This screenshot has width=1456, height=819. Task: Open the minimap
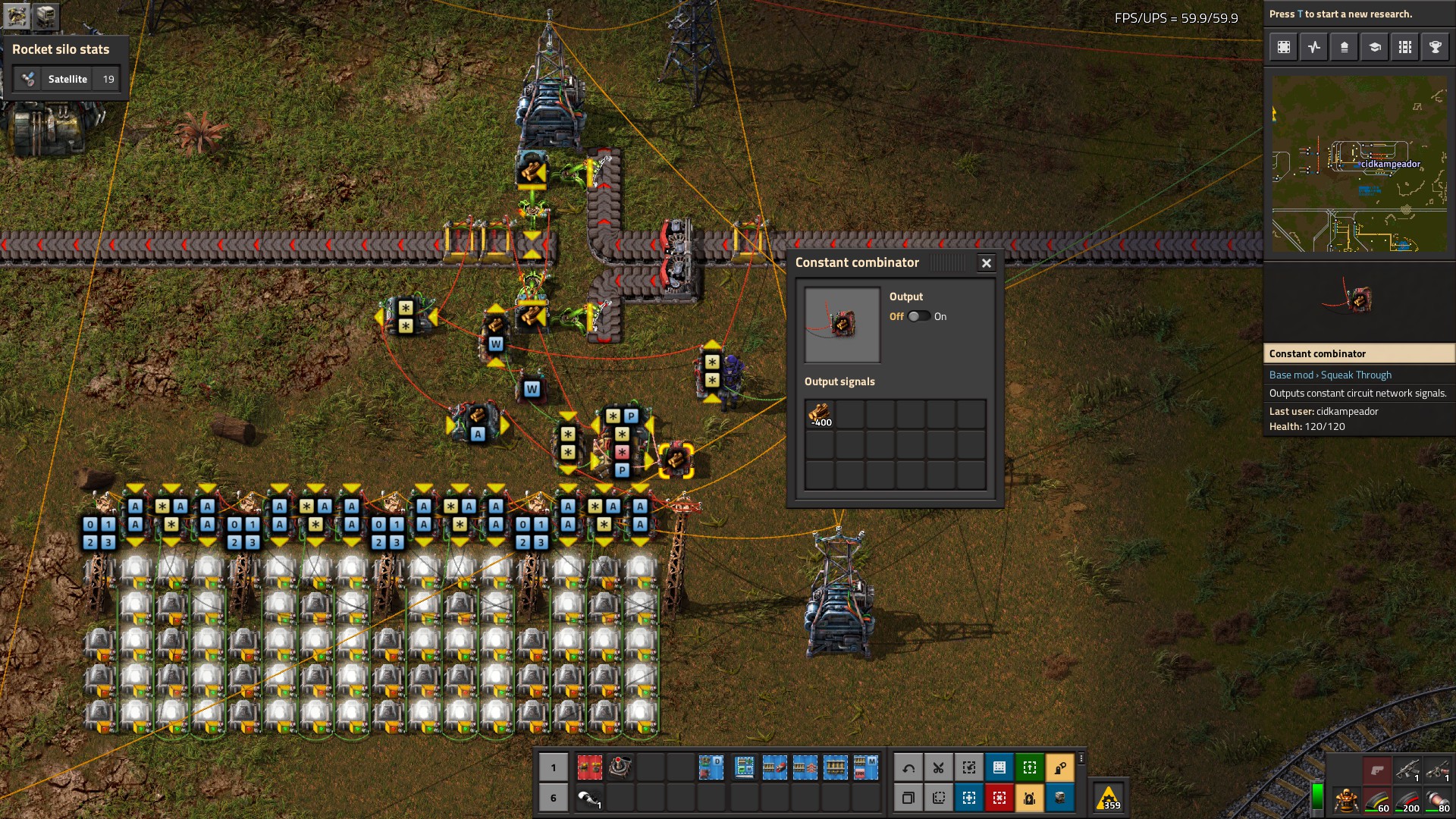tap(1359, 163)
